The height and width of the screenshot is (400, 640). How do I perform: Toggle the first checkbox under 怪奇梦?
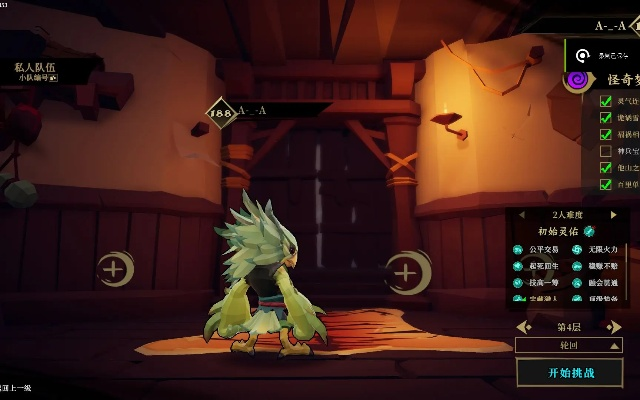pos(605,101)
